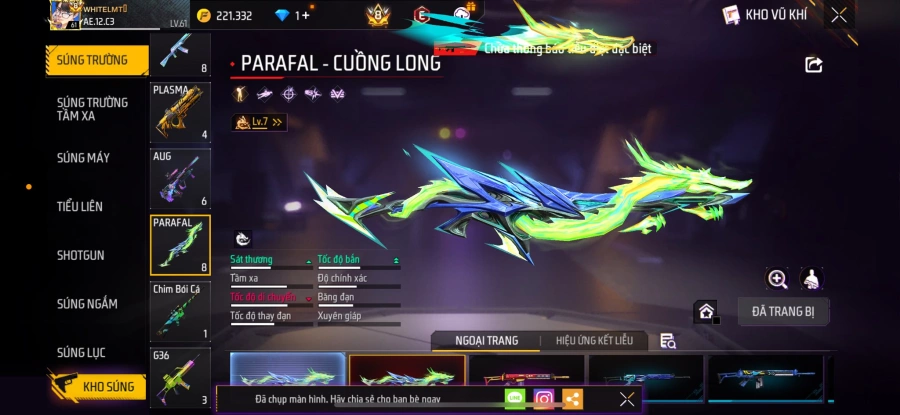900x415 pixels.
Task: Dismiss the screenshot share banner
Action: (627, 399)
